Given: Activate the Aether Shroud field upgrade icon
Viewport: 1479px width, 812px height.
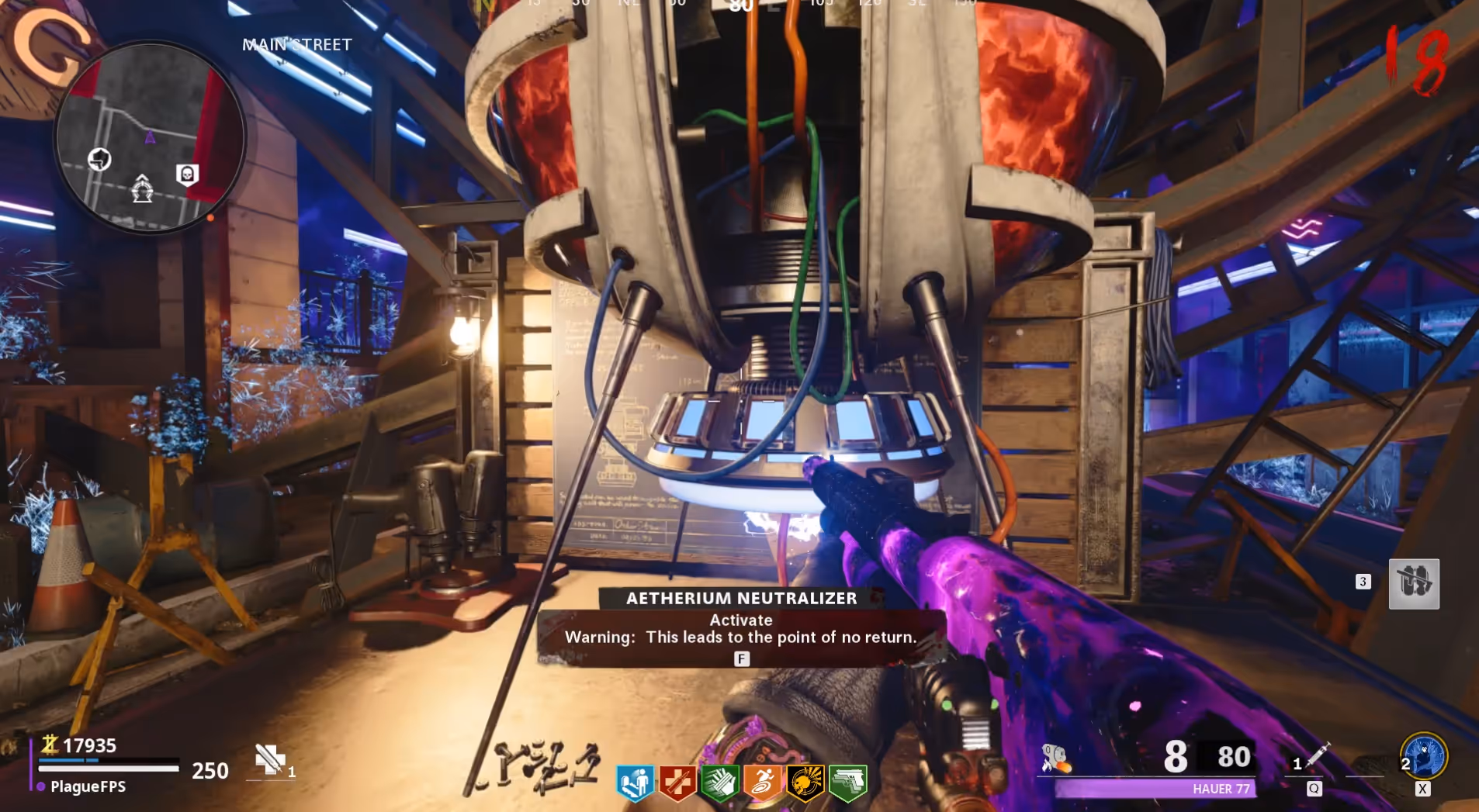Looking at the screenshot, I should tap(1423, 755).
